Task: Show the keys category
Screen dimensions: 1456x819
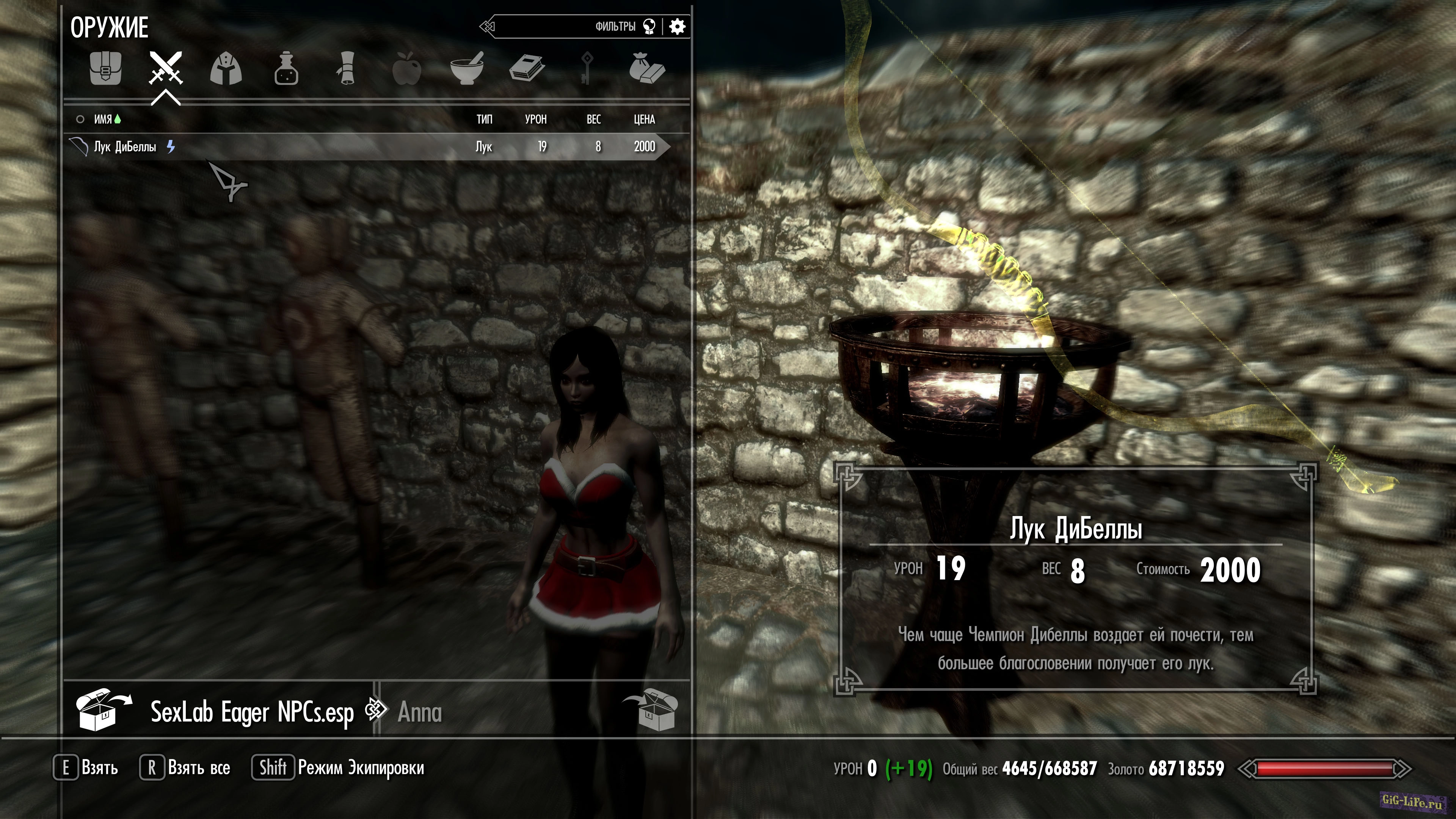Action: click(587, 69)
